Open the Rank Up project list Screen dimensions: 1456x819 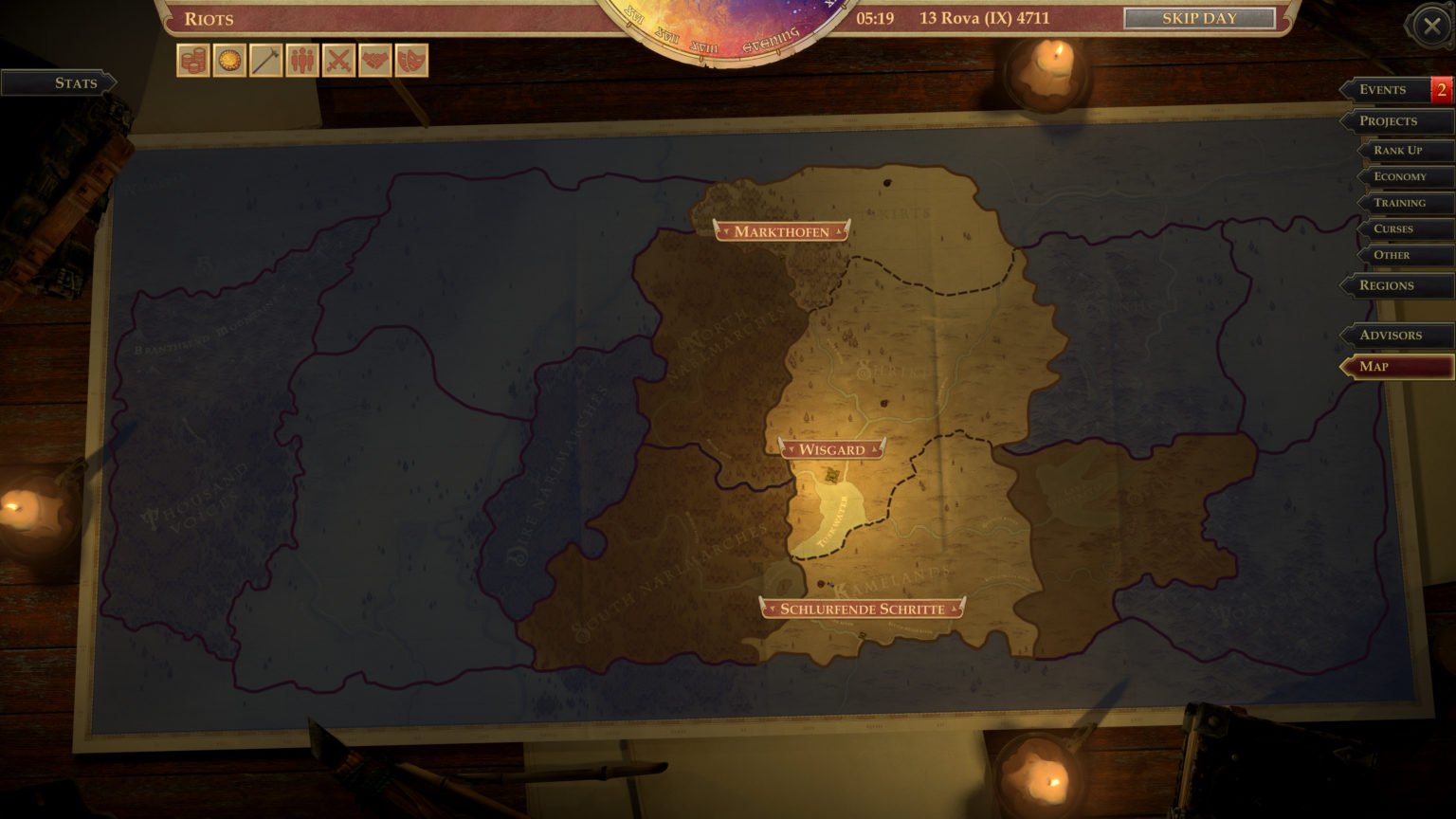(x=1400, y=150)
